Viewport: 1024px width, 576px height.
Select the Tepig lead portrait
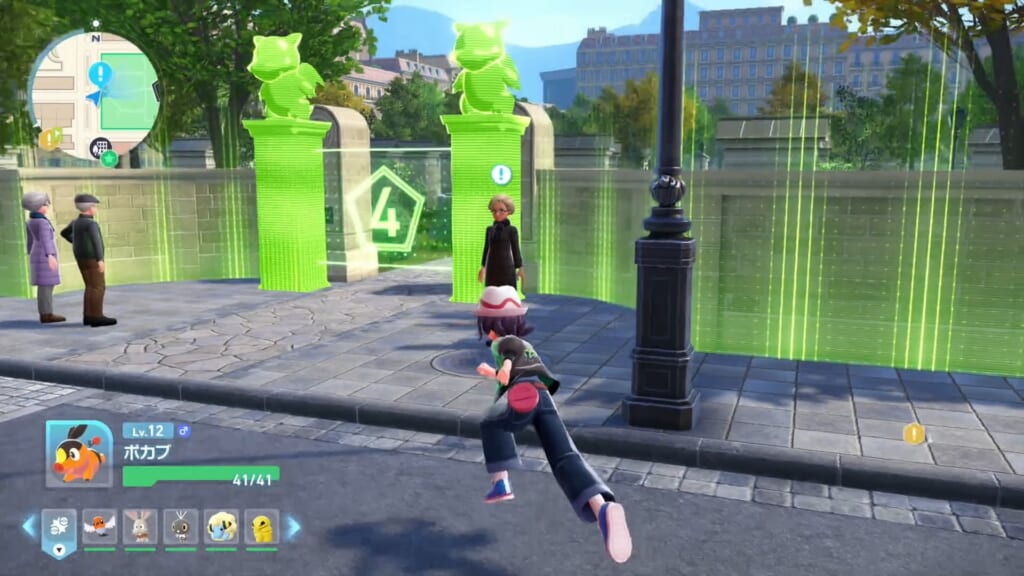[x=79, y=453]
